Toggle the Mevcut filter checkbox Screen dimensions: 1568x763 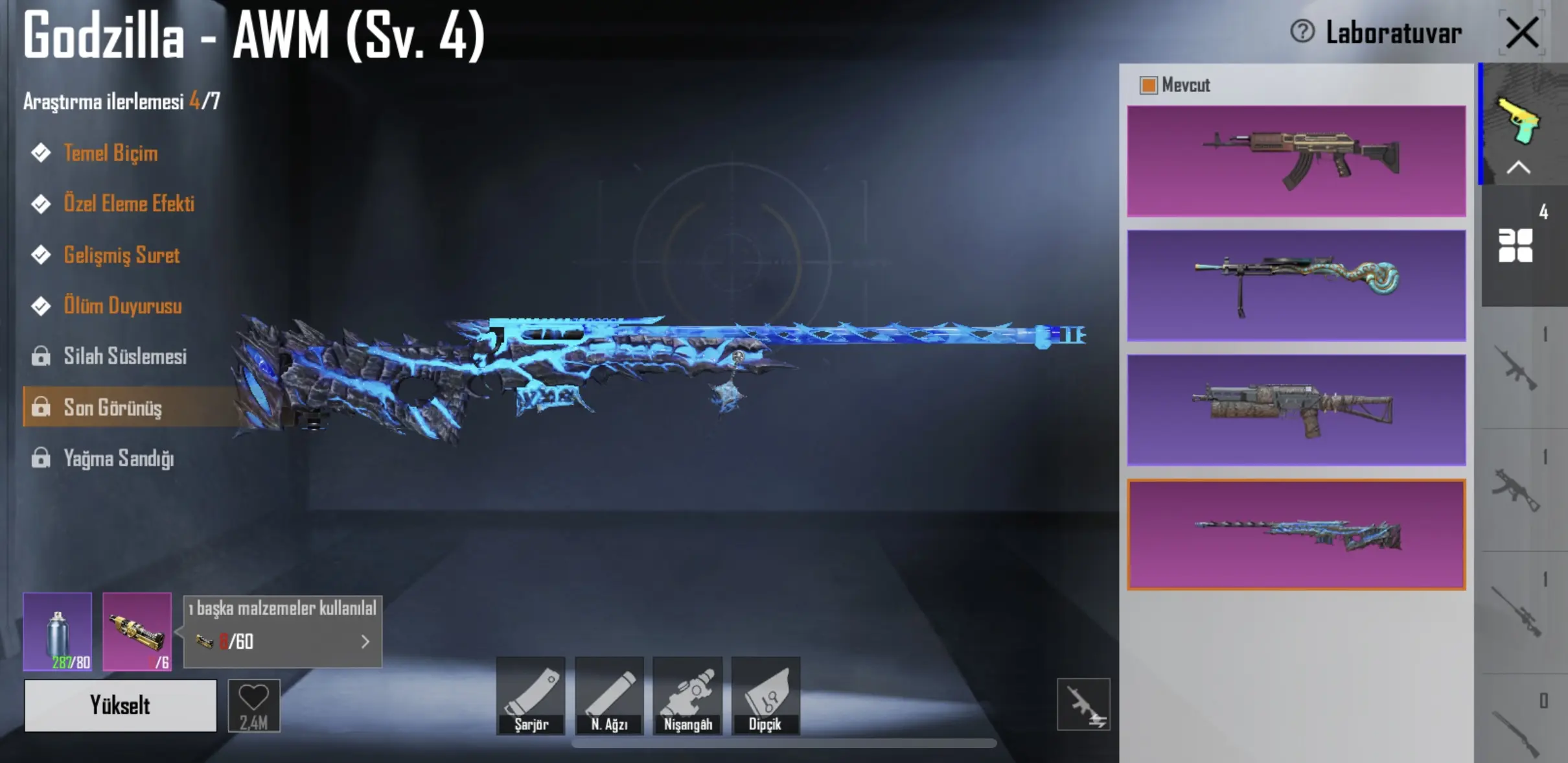tap(1149, 85)
